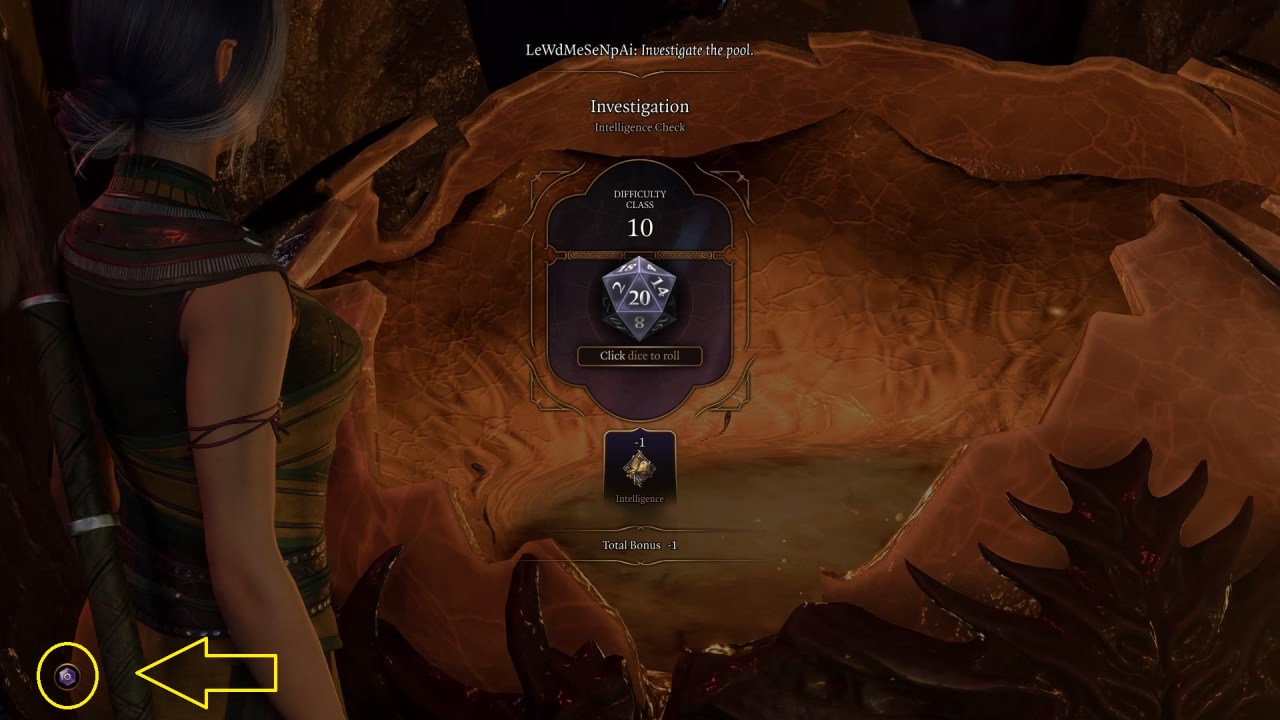Select the Intelligence bonus card
The image size is (1280, 720).
[640, 467]
